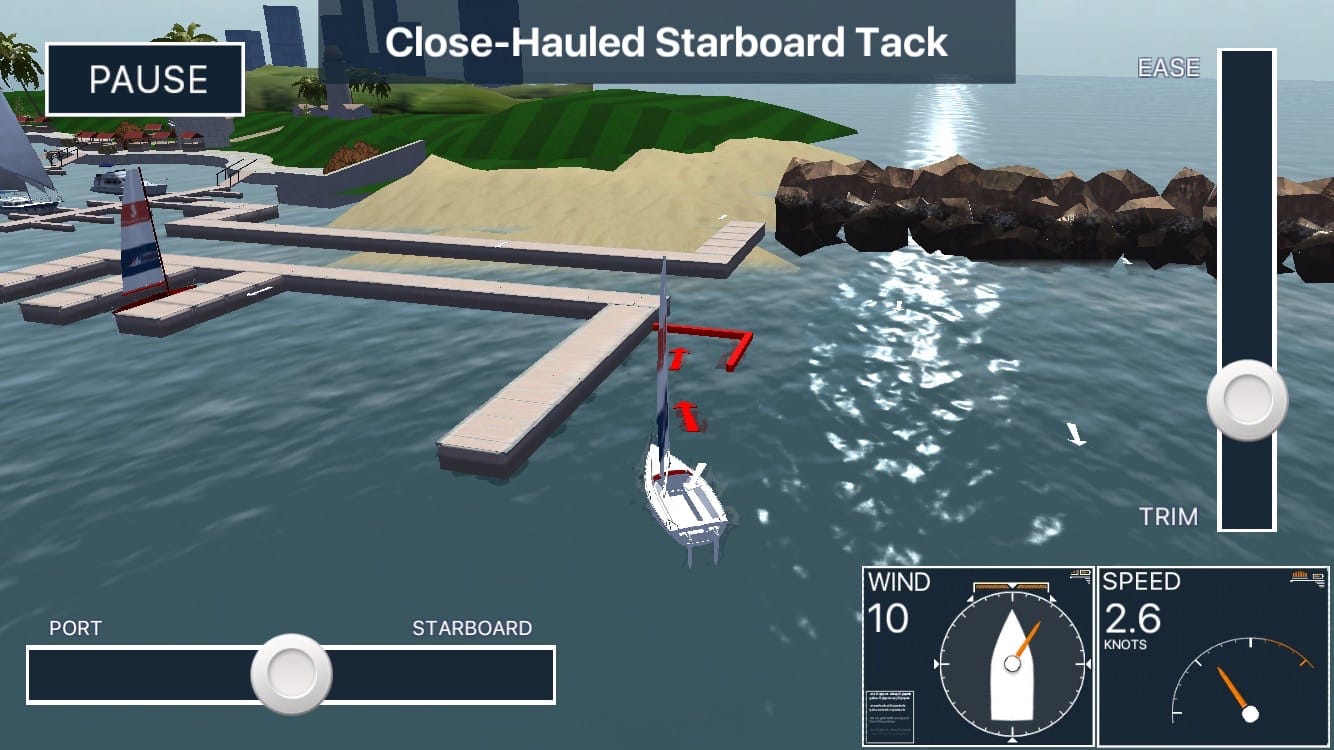
Task: Select the wind direction dial
Action: coord(1012,664)
